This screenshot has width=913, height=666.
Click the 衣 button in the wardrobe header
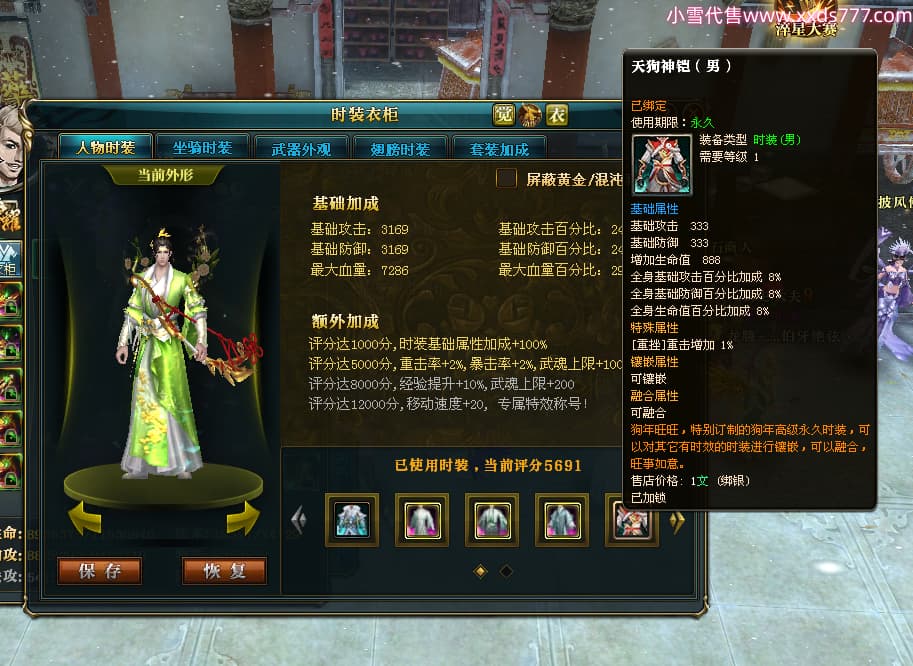[557, 115]
